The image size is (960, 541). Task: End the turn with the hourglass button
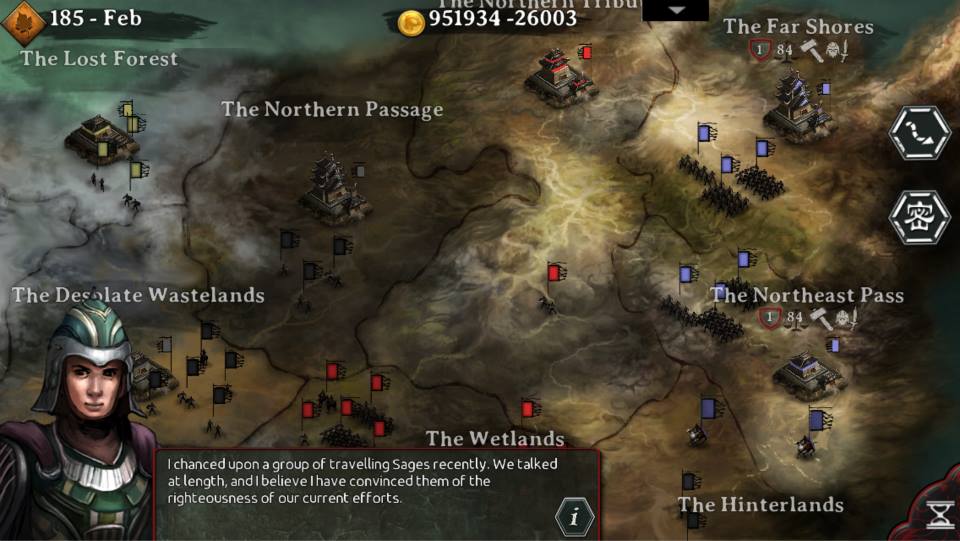coord(939,515)
